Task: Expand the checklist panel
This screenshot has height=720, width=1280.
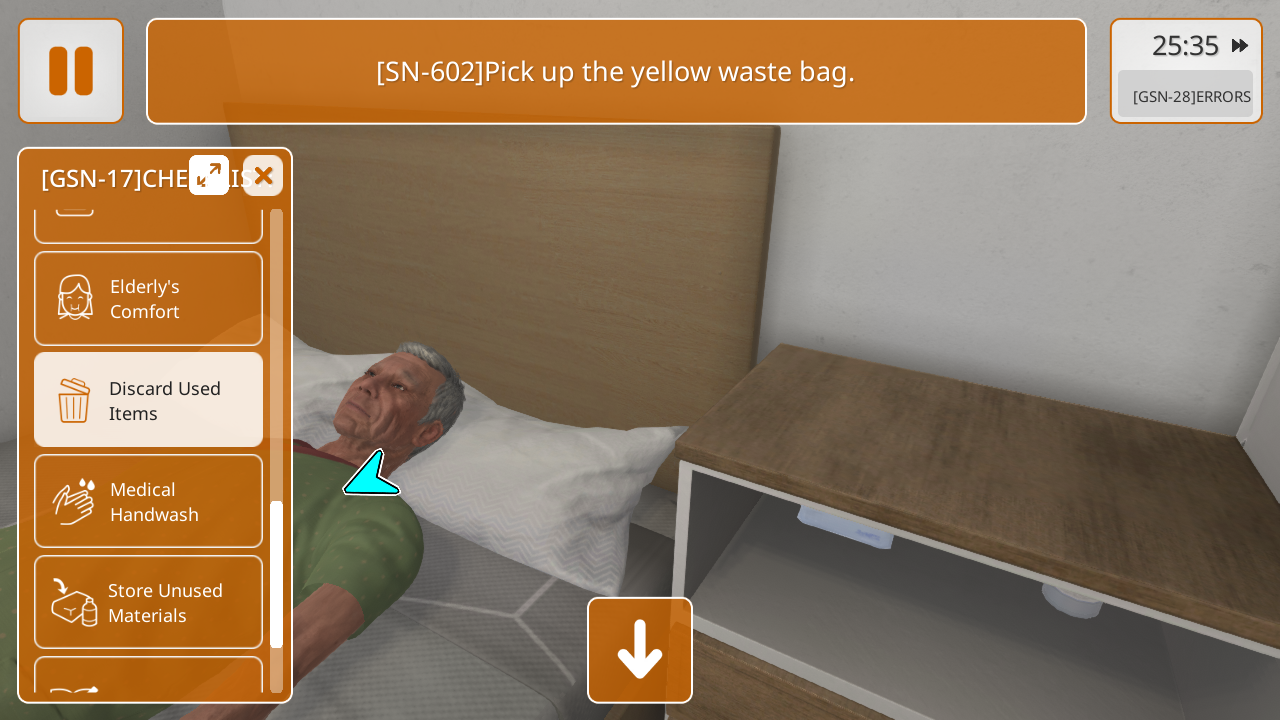Action: [209, 175]
